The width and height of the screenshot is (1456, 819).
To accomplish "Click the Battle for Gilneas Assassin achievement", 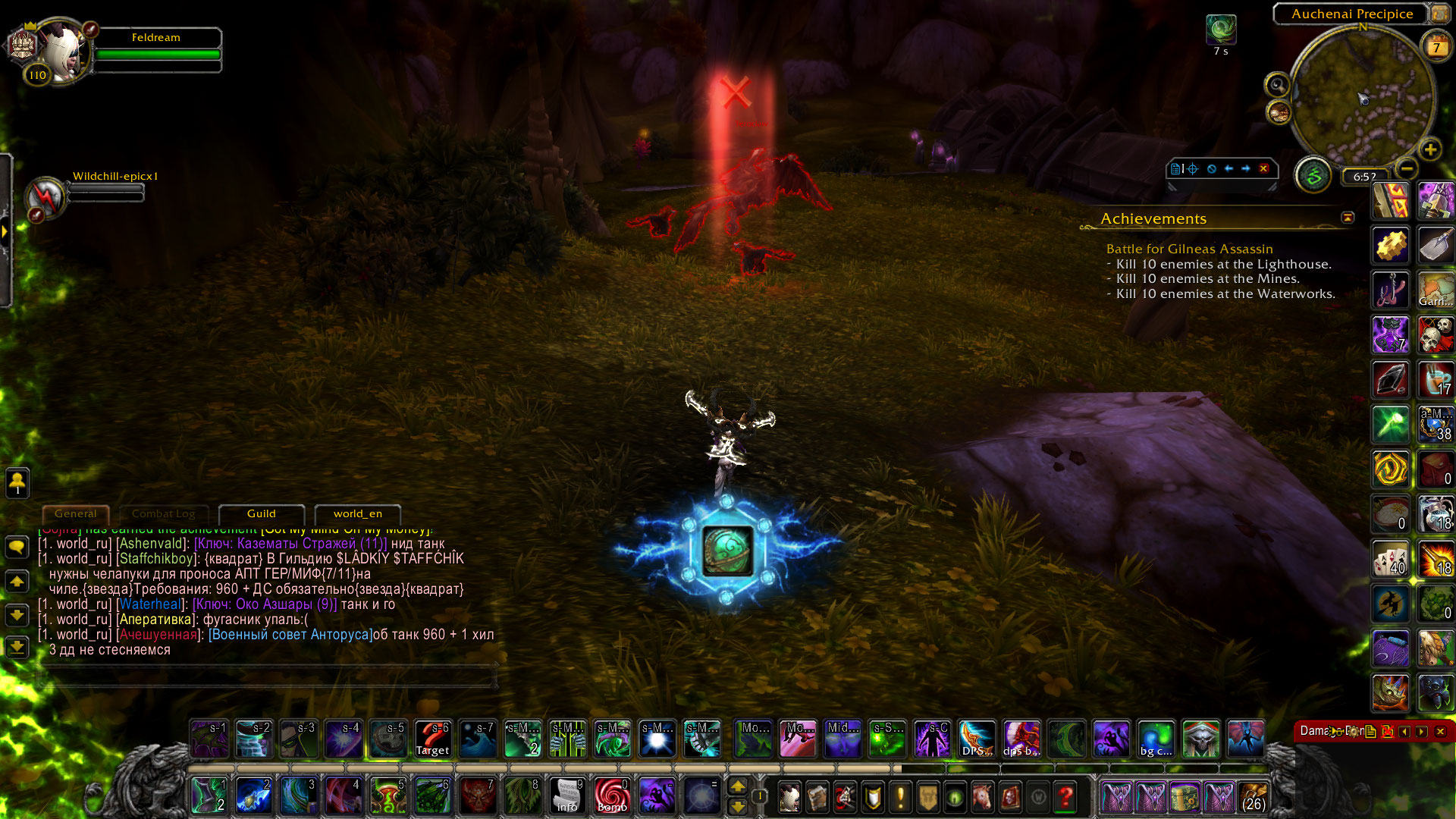I will click(x=1189, y=249).
